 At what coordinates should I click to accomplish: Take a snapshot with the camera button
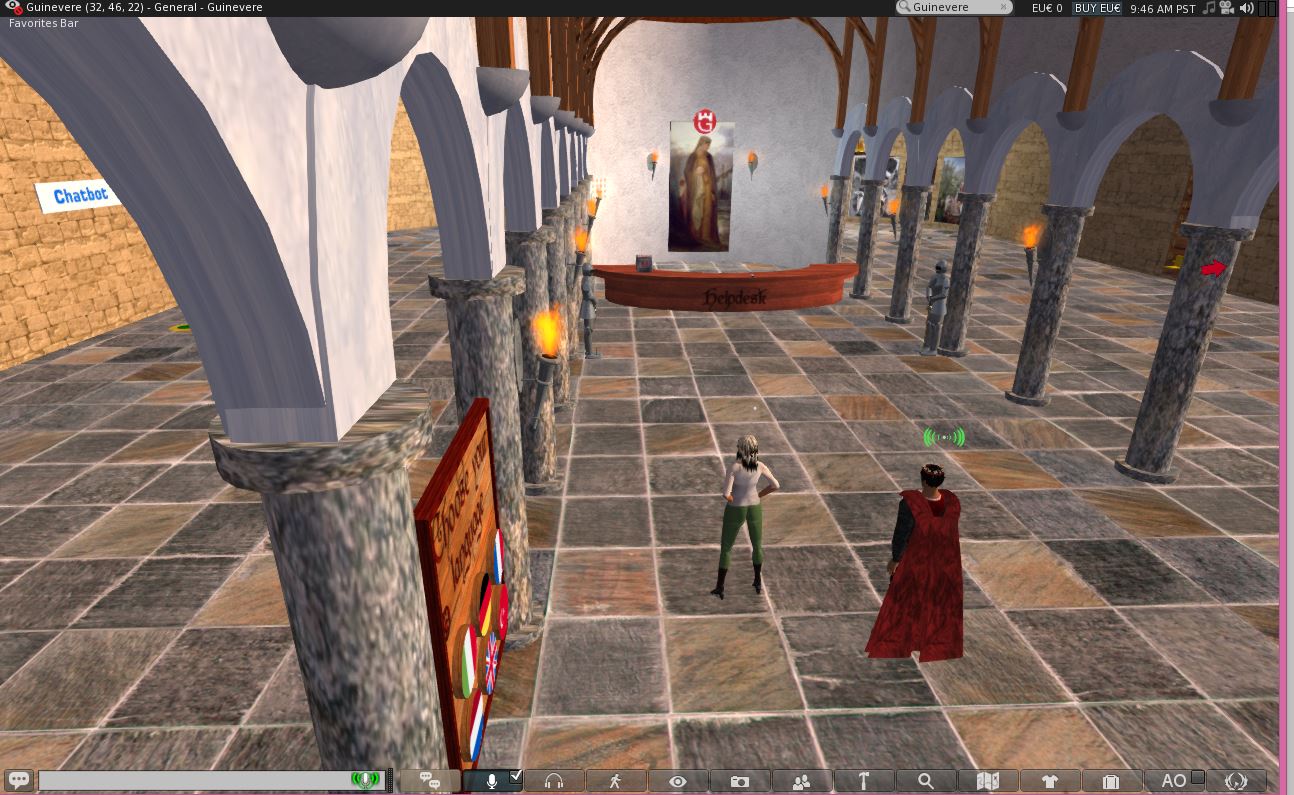739,781
